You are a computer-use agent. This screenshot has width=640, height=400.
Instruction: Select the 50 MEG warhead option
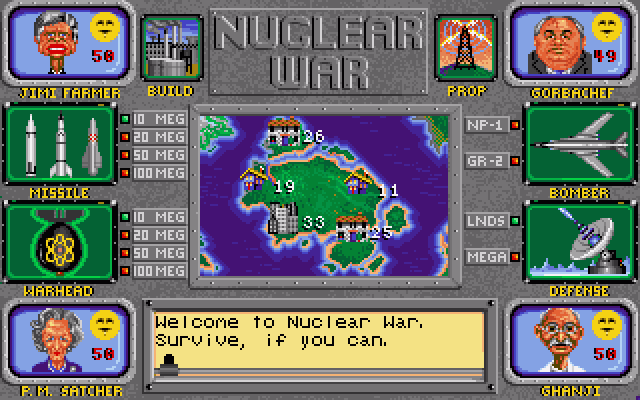(x=150, y=253)
